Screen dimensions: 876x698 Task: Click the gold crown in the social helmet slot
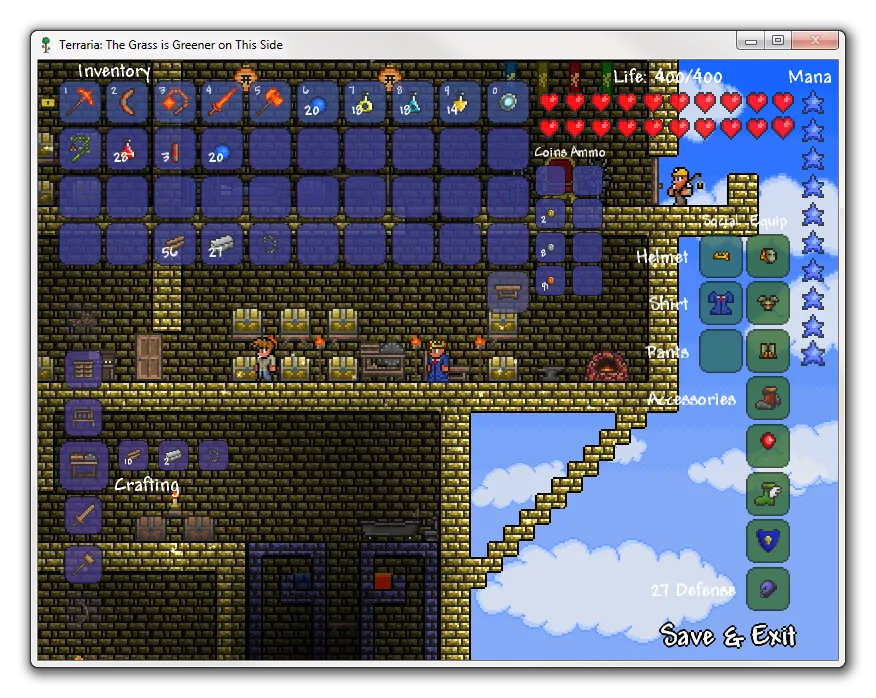[721, 257]
